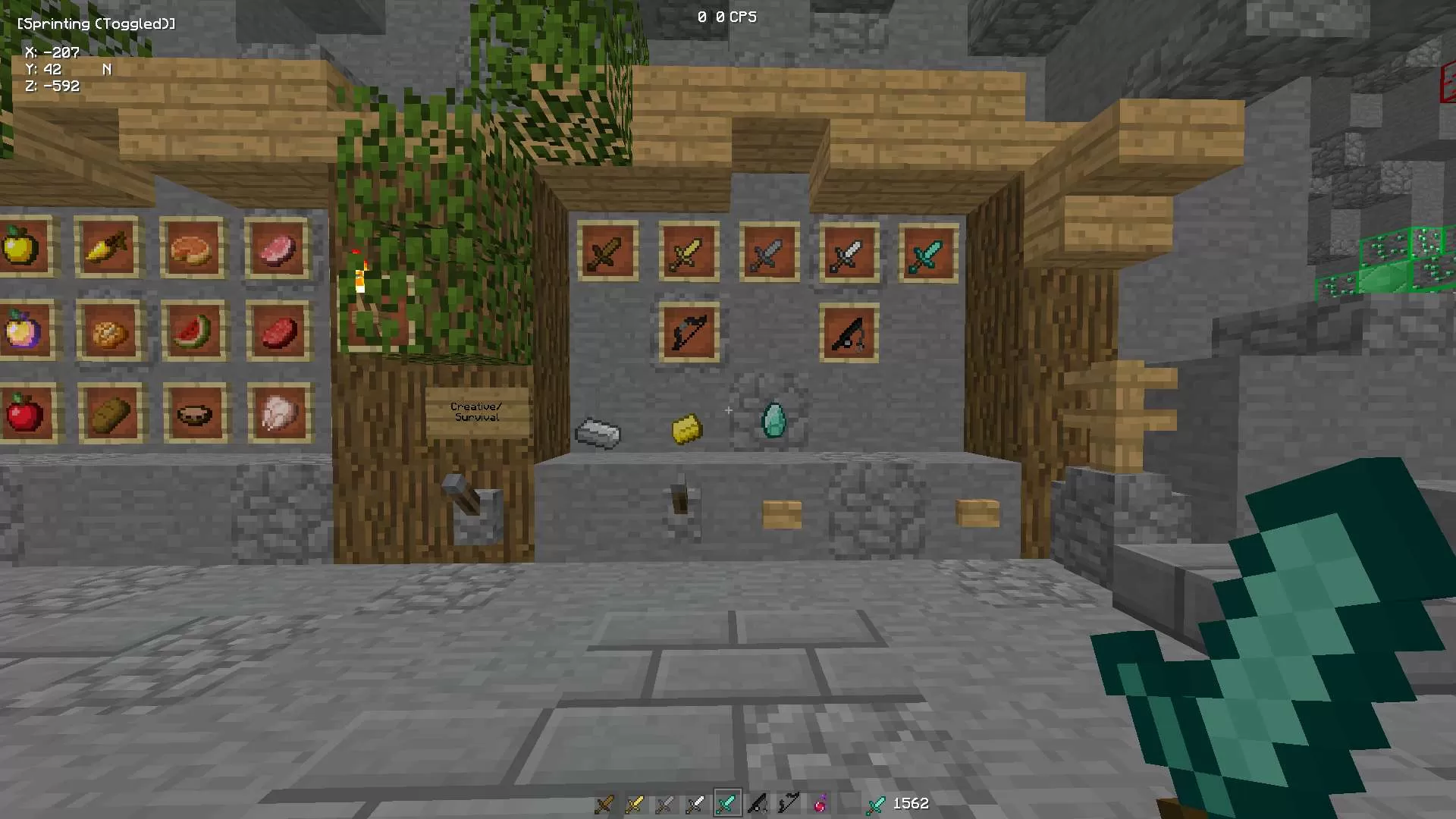Open the item frame holding the bow
The image size is (1456, 819).
point(689,332)
